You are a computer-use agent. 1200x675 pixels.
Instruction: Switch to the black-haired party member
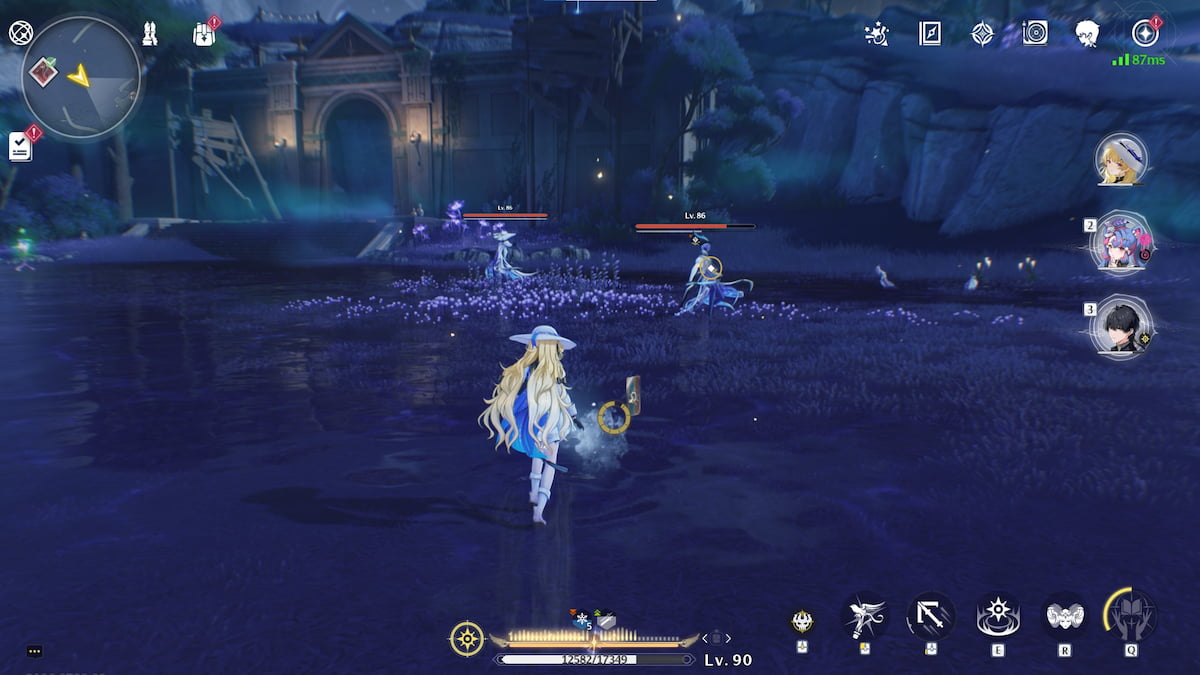coord(1123,326)
